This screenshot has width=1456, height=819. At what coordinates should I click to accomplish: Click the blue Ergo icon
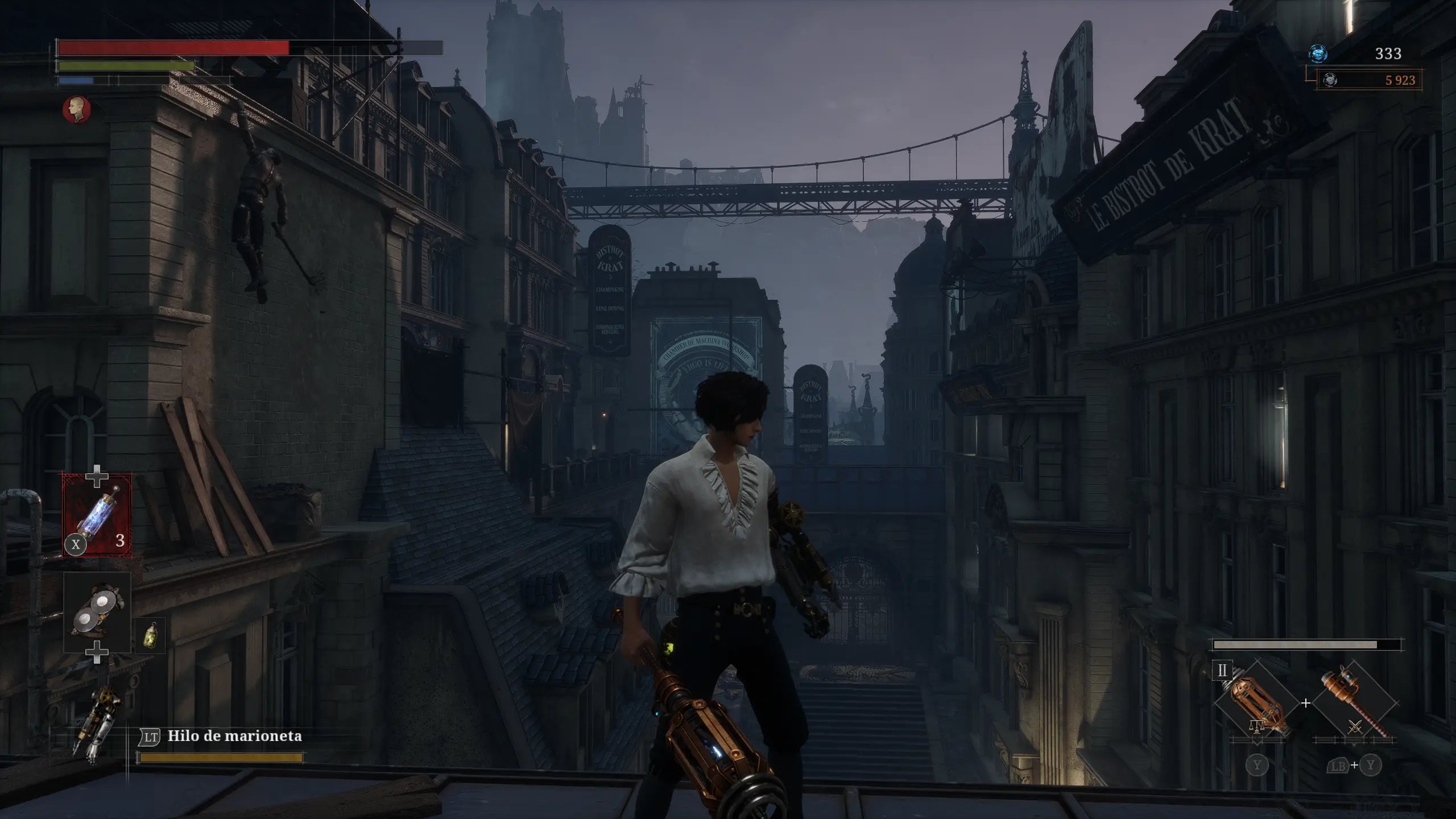[1317, 53]
